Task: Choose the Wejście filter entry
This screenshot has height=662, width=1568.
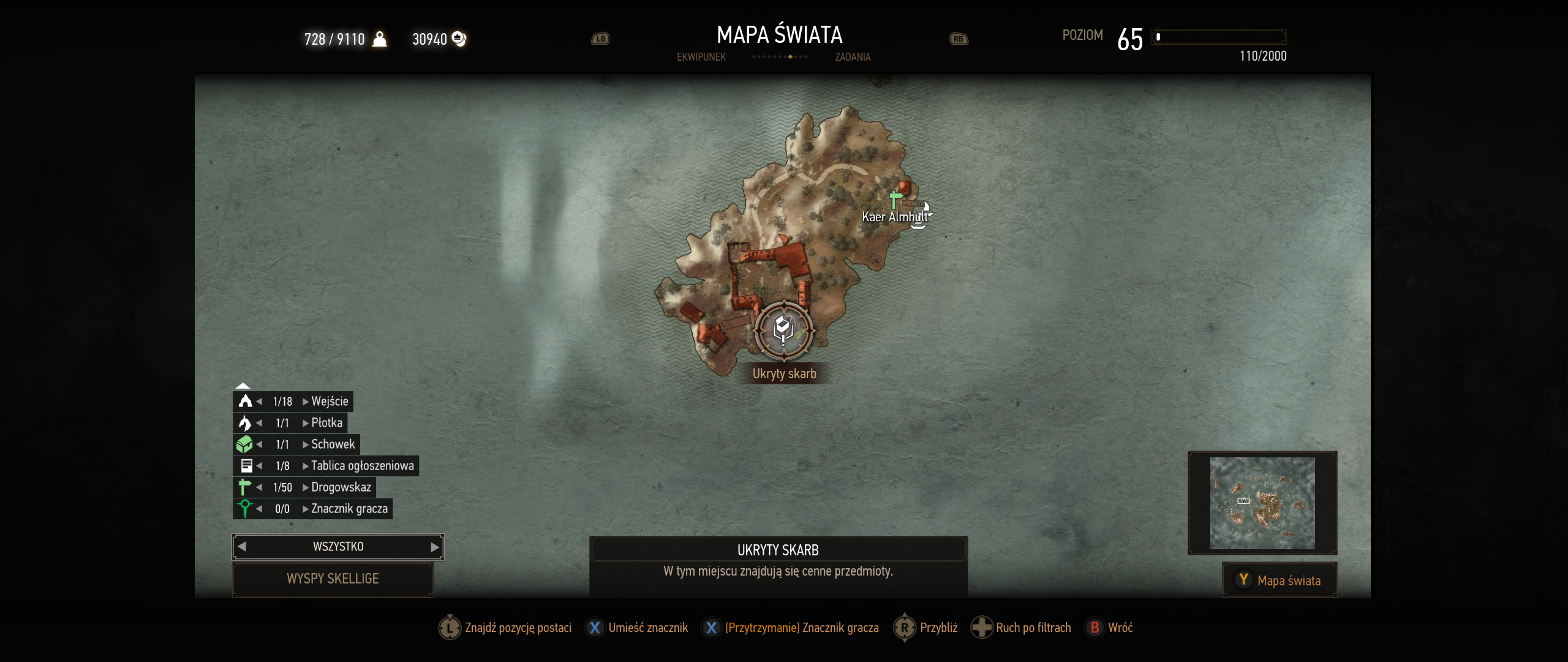Action: (x=330, y=401)
